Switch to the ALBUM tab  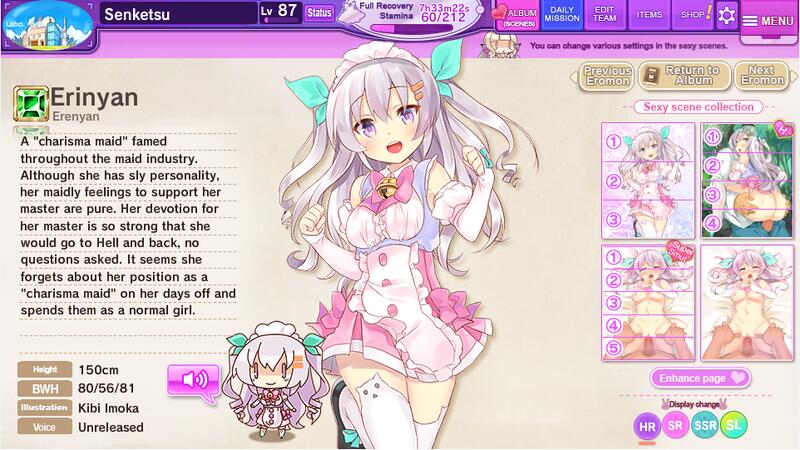517,14
